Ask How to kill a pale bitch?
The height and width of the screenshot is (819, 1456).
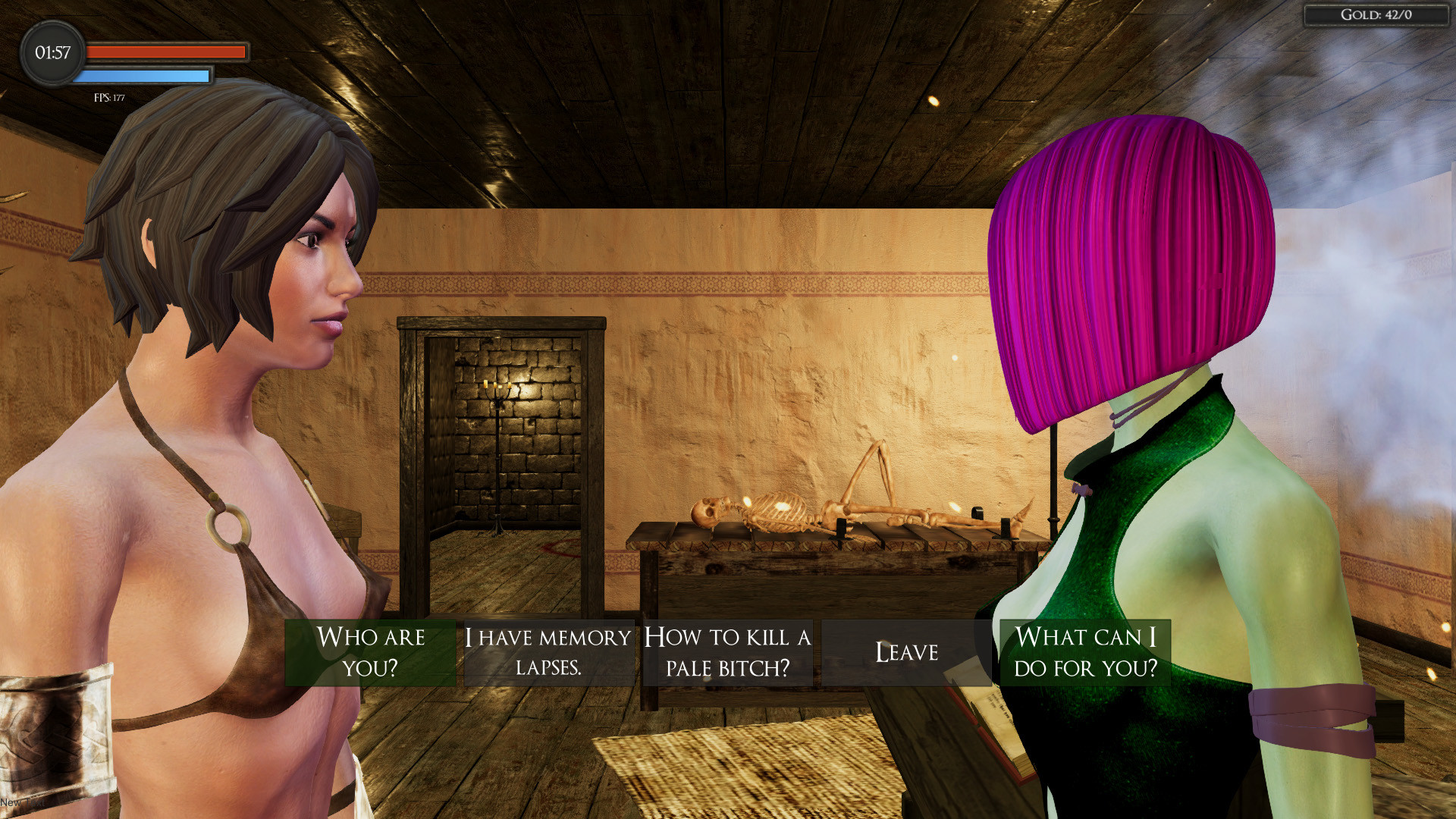tap(726, 652)
